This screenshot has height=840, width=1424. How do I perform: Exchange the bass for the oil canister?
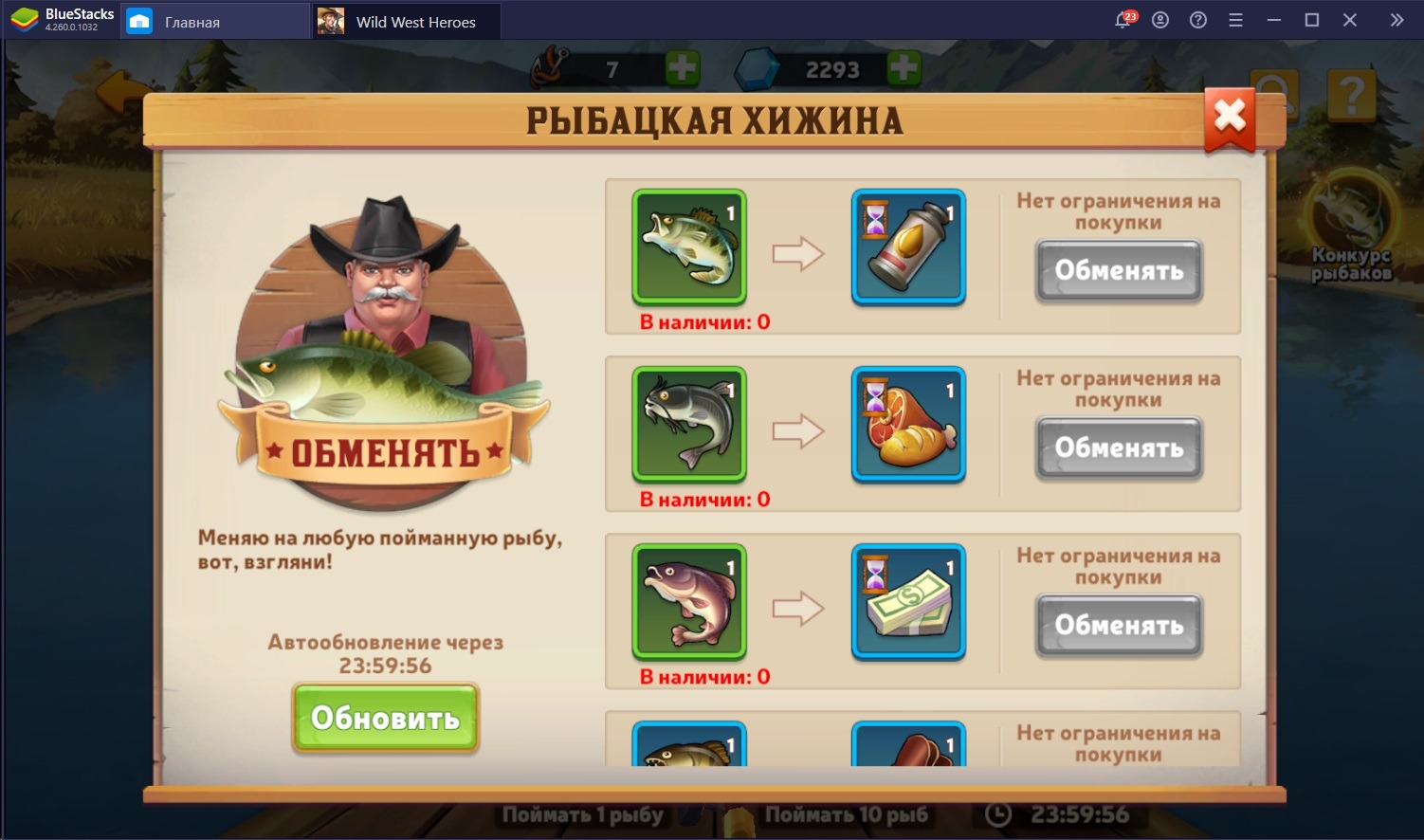pyautogui.click(x=1119, y=271)
